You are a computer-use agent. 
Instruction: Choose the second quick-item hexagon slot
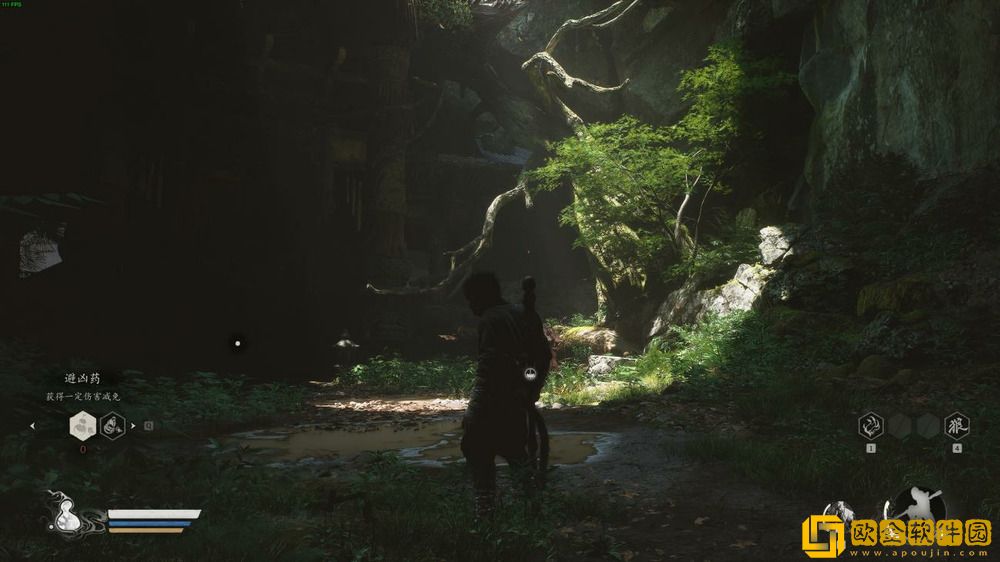pos(112,426)
